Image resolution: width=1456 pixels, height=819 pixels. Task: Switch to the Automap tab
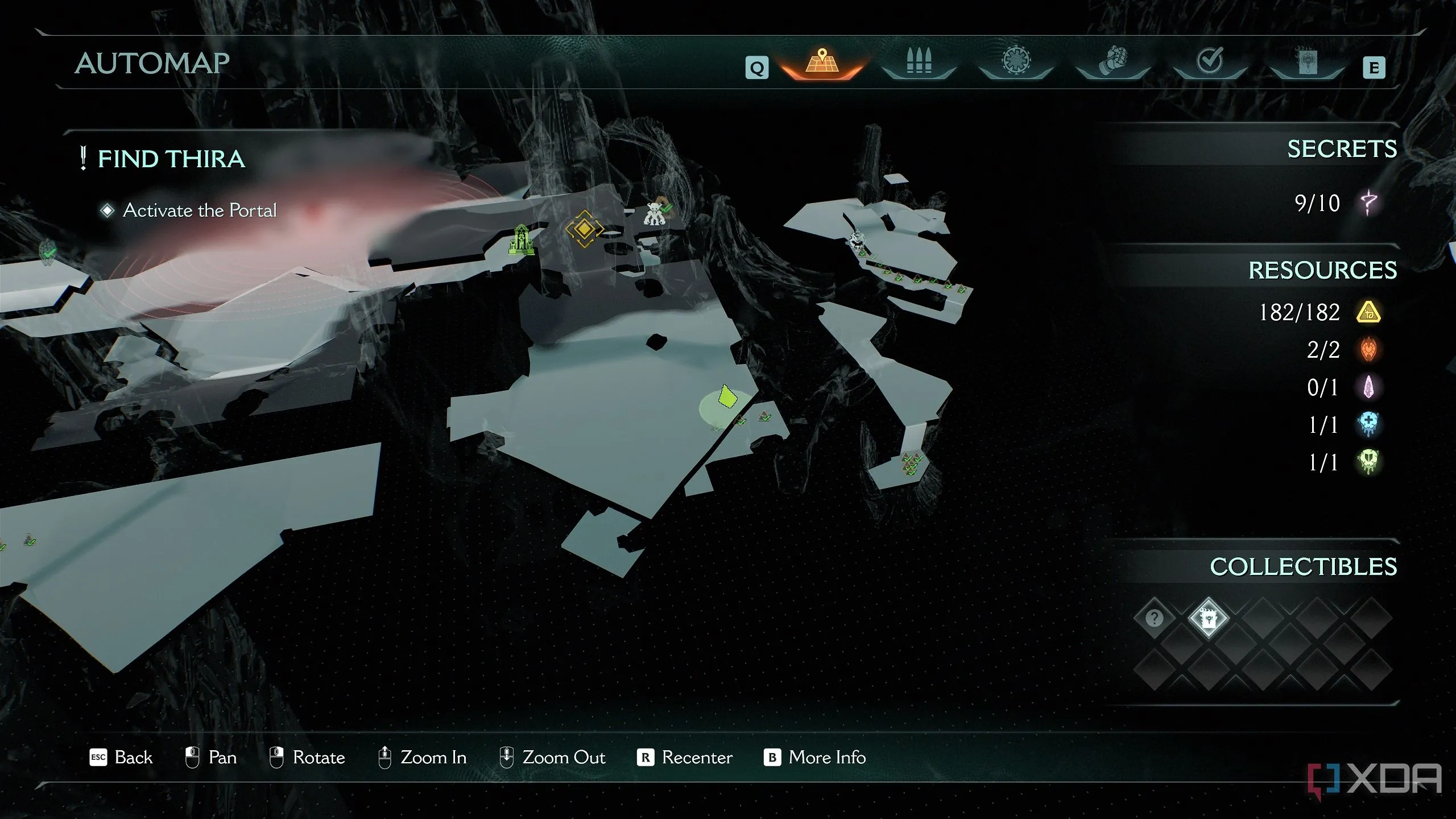pyautogui.click(x=821, y=61)
